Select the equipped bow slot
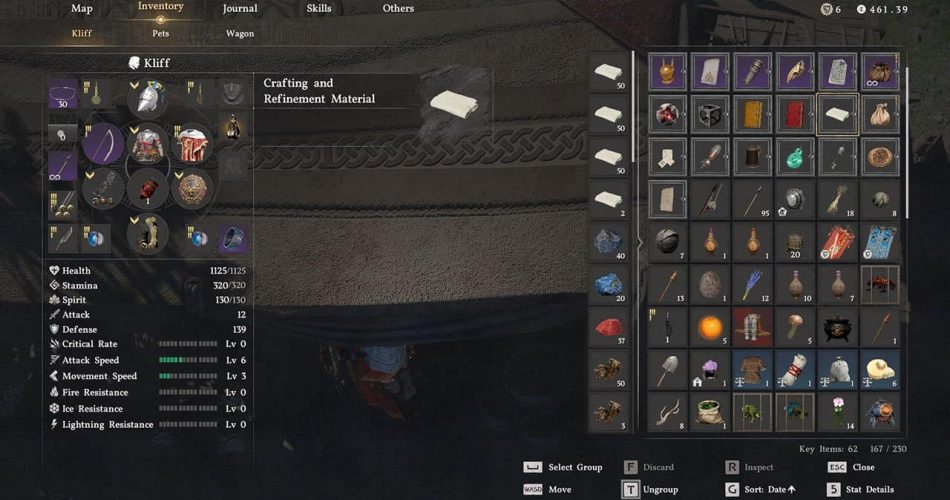Image resolution: width=950 pixels, height=500 pixels. click(x=103, y=144)
